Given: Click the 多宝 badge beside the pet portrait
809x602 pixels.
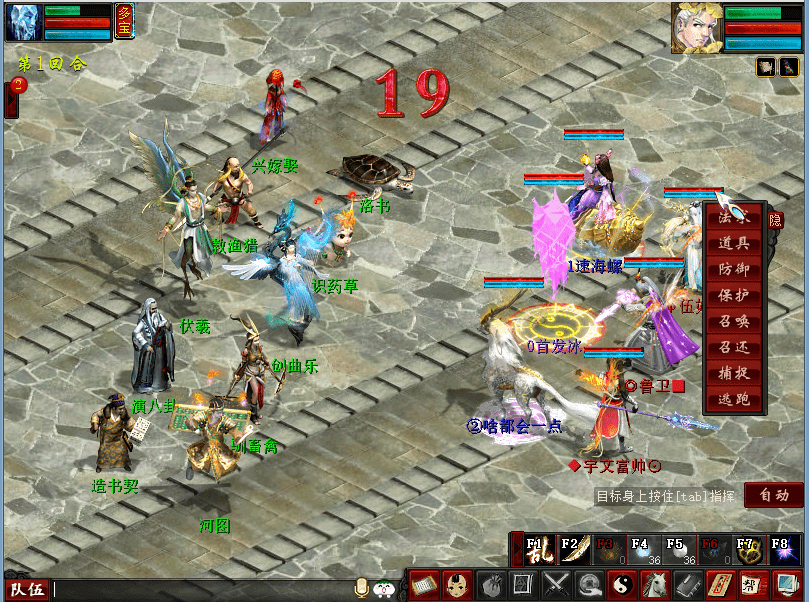Looking at the screenshot, I should tap(126, 20).
